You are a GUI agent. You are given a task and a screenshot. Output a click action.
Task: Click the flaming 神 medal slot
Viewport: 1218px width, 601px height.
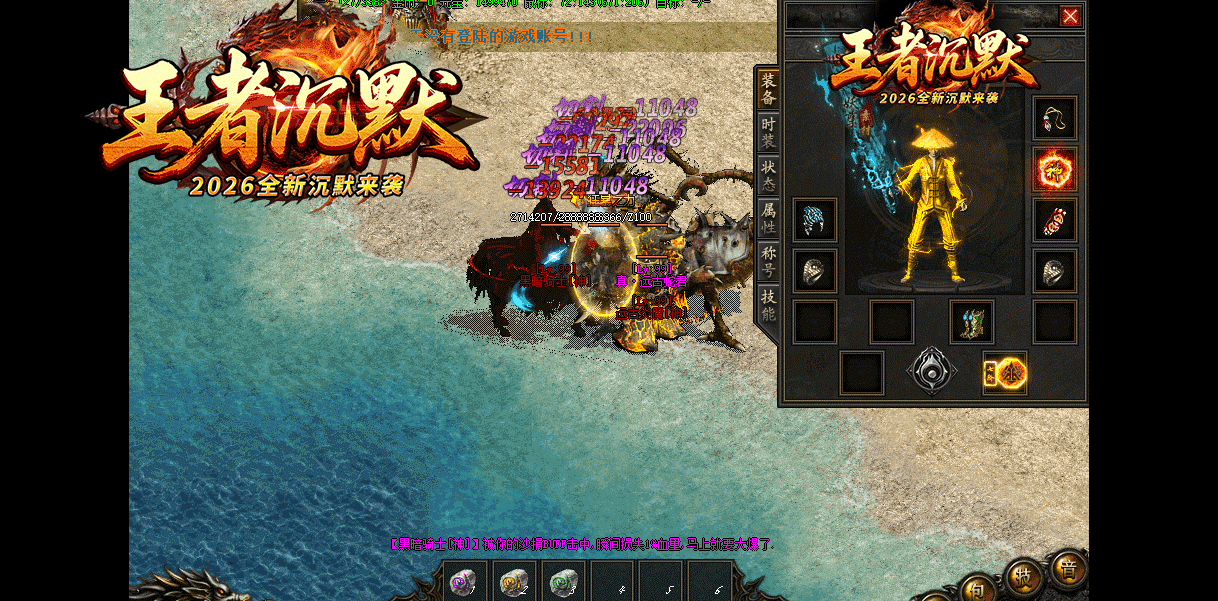(1055, 169)
